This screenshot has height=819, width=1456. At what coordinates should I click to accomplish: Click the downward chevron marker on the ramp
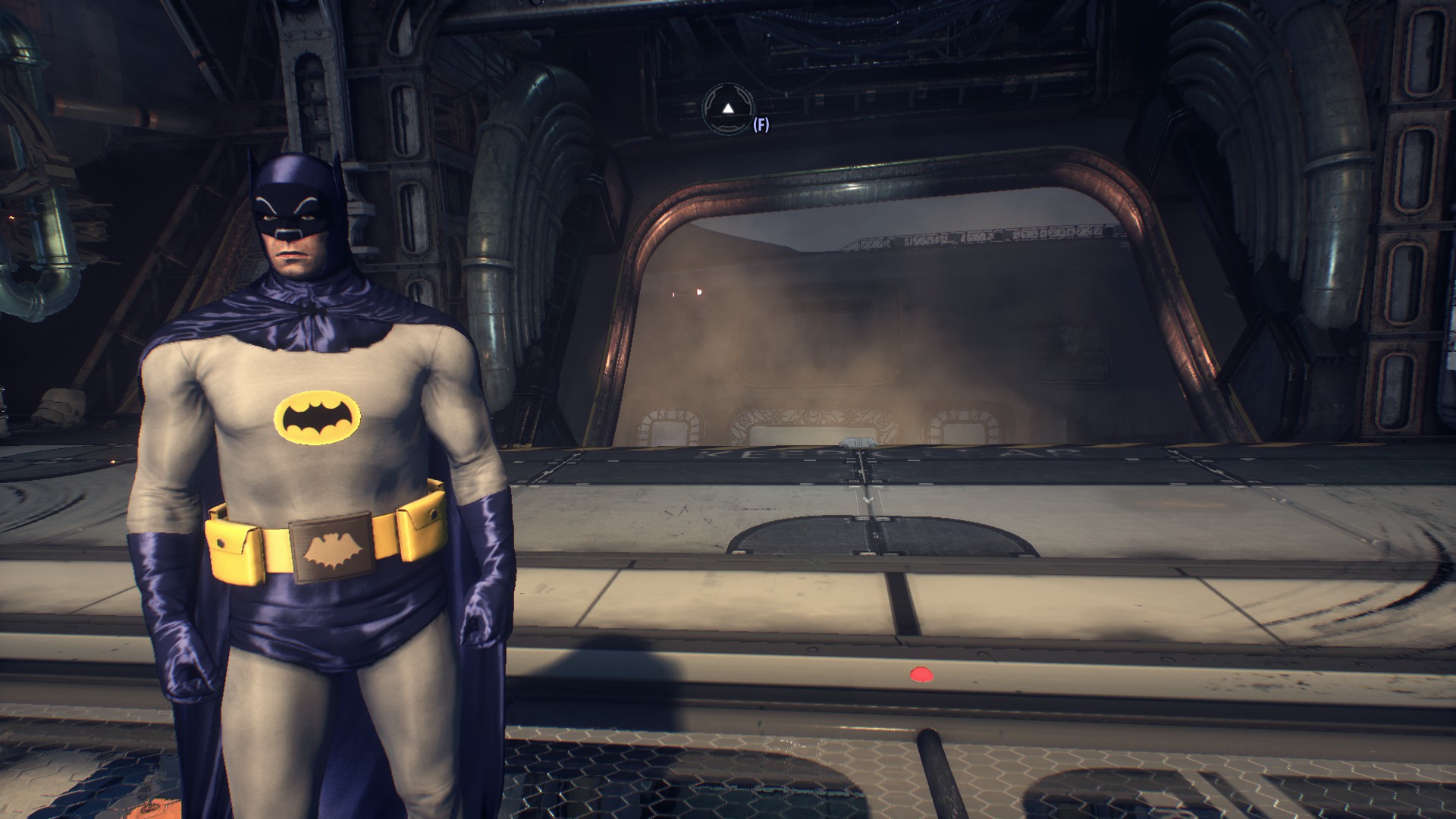pos(866,500)
